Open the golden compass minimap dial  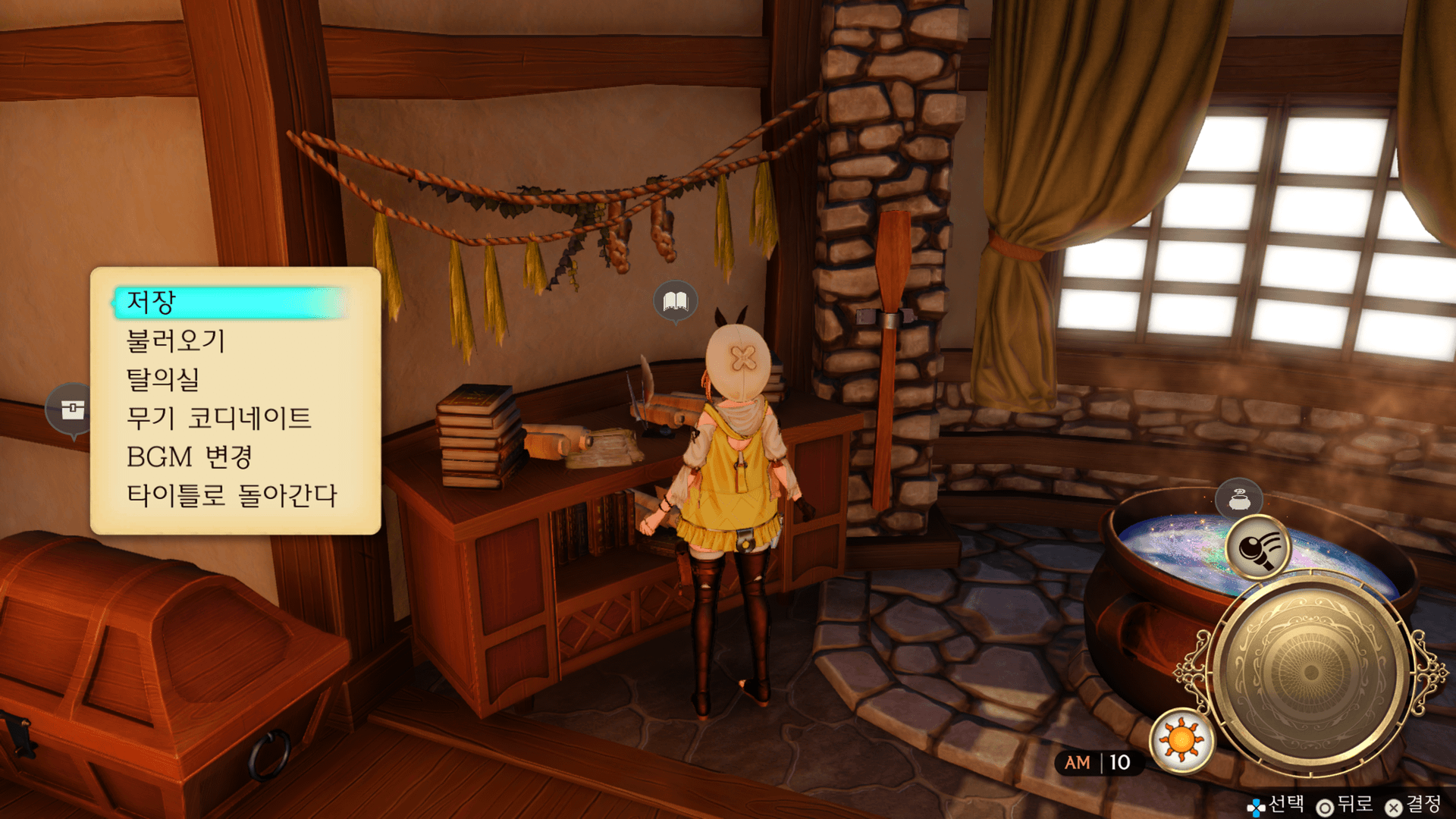(x=1310, y=672)
